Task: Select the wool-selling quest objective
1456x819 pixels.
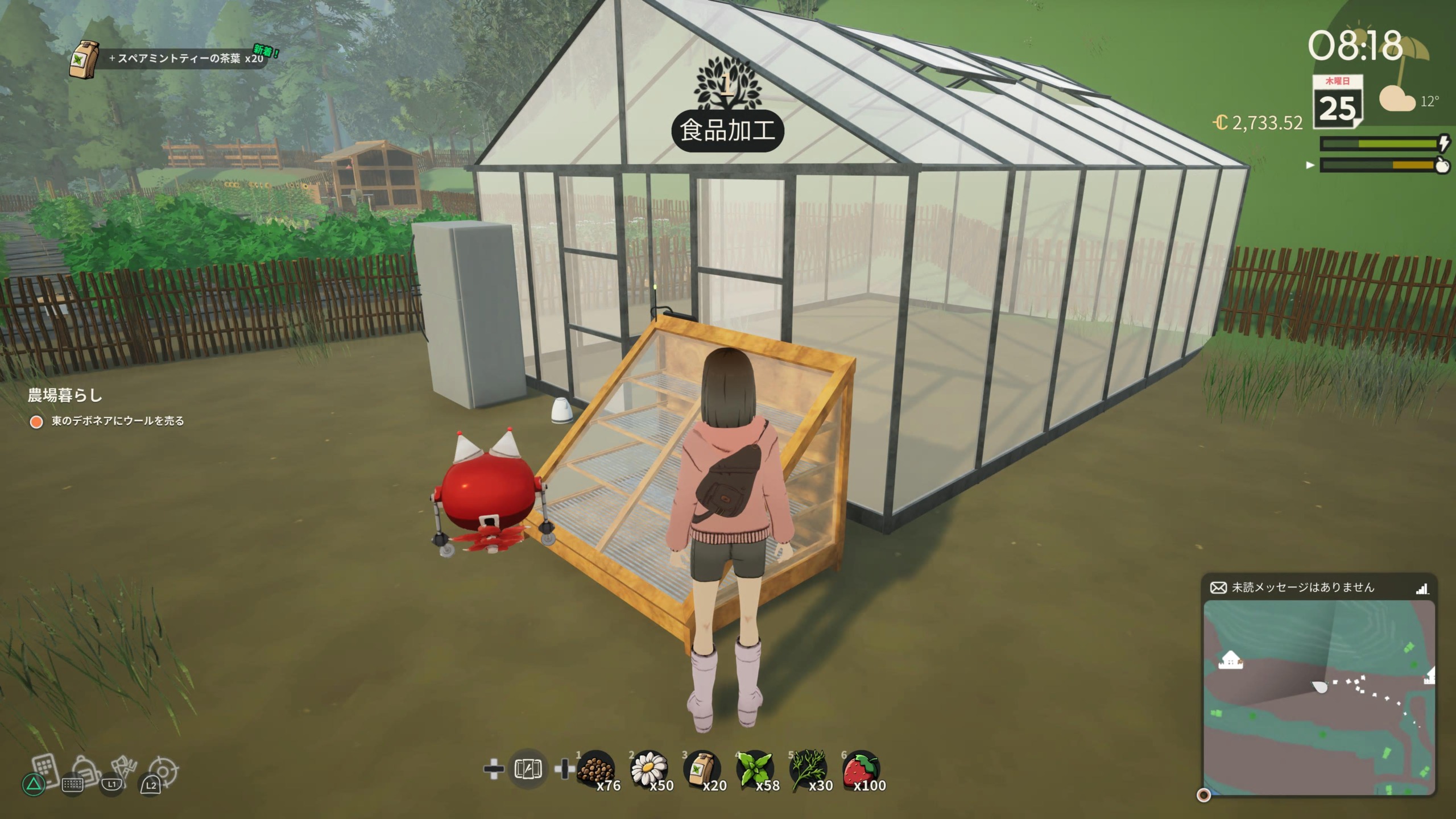Action: coord(117,421)
